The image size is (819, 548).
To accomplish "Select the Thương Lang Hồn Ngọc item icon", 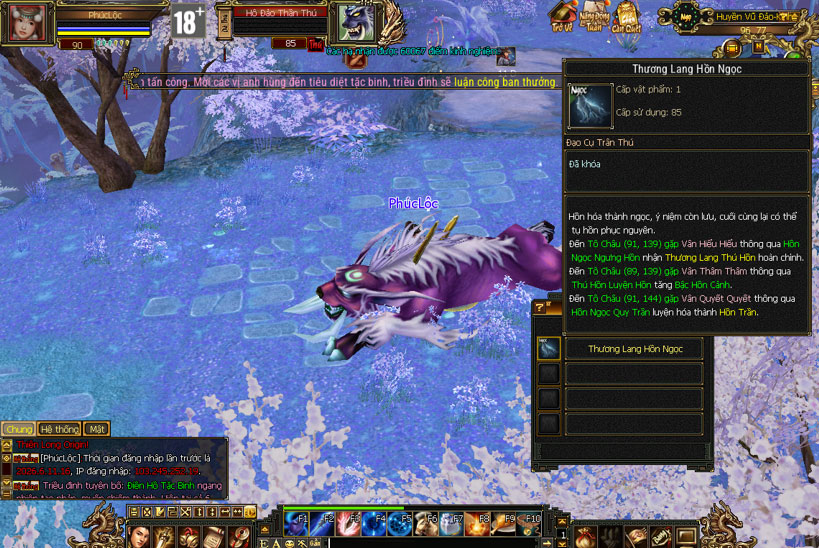I will pos(549,349).
